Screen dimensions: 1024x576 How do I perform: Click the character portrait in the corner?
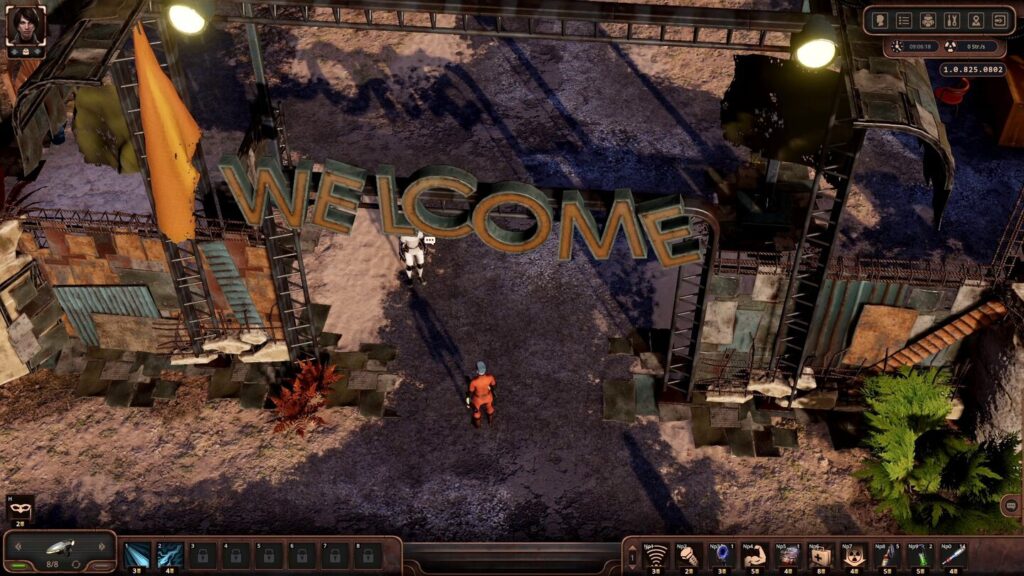click(24, 24)
